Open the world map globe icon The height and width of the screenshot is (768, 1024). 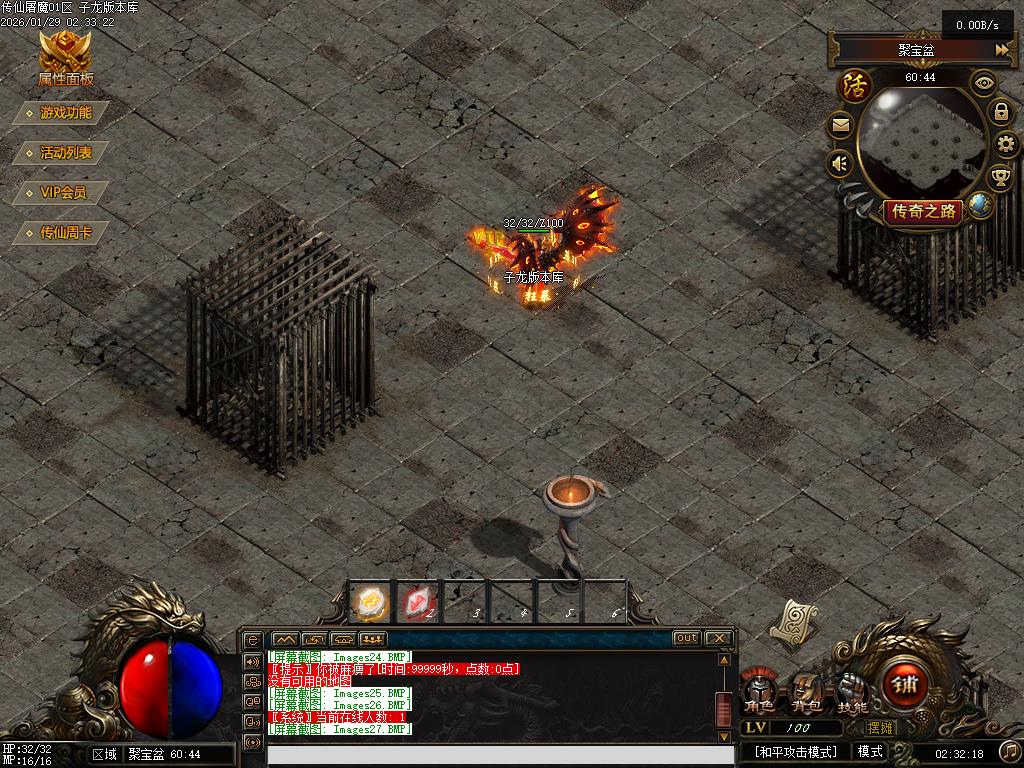tap(980, 206)
